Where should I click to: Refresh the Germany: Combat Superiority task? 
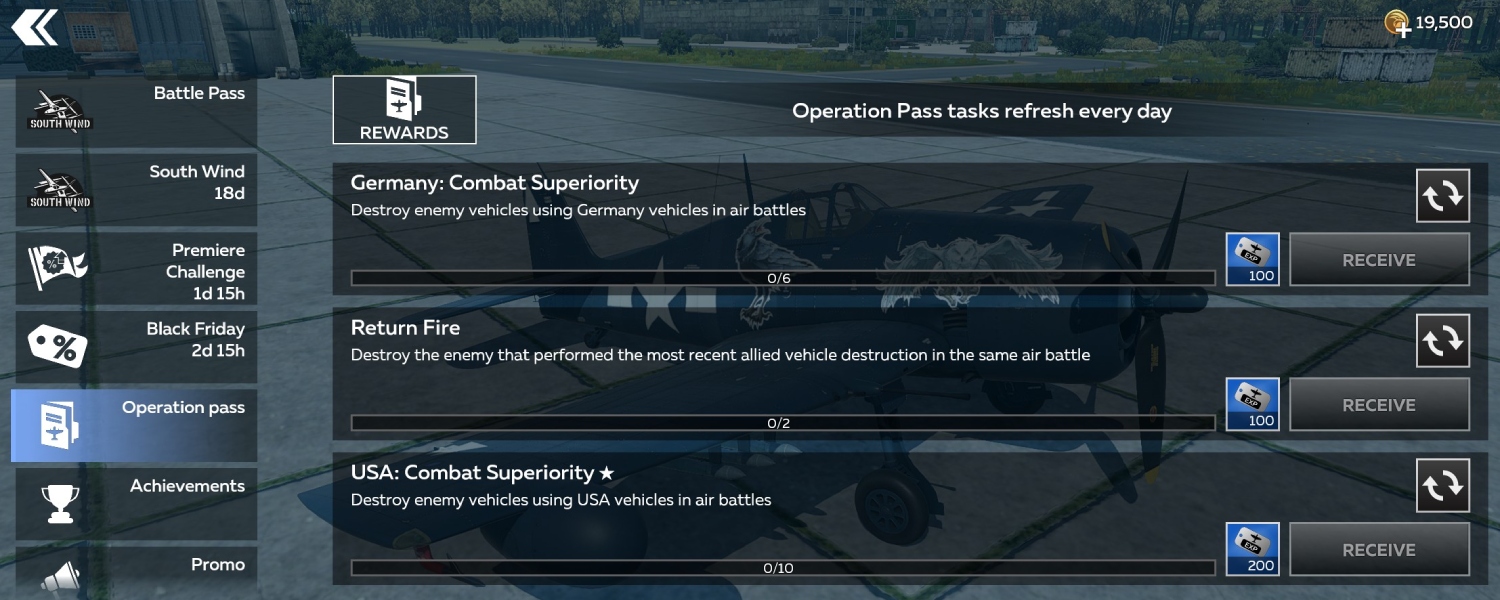point(1442,196)
